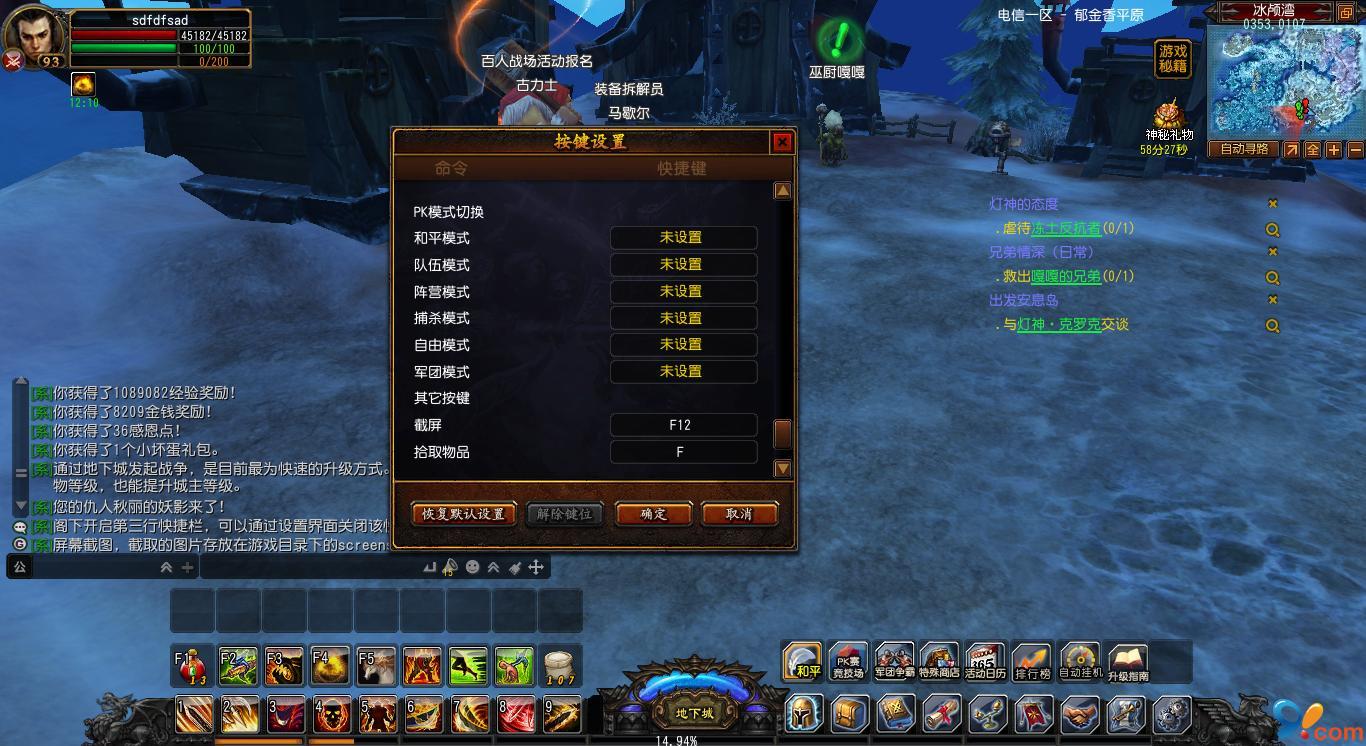Select the 和平模式 hotkey field
This screenshot has width=1366, height=746.
click(x=683, y=238)
